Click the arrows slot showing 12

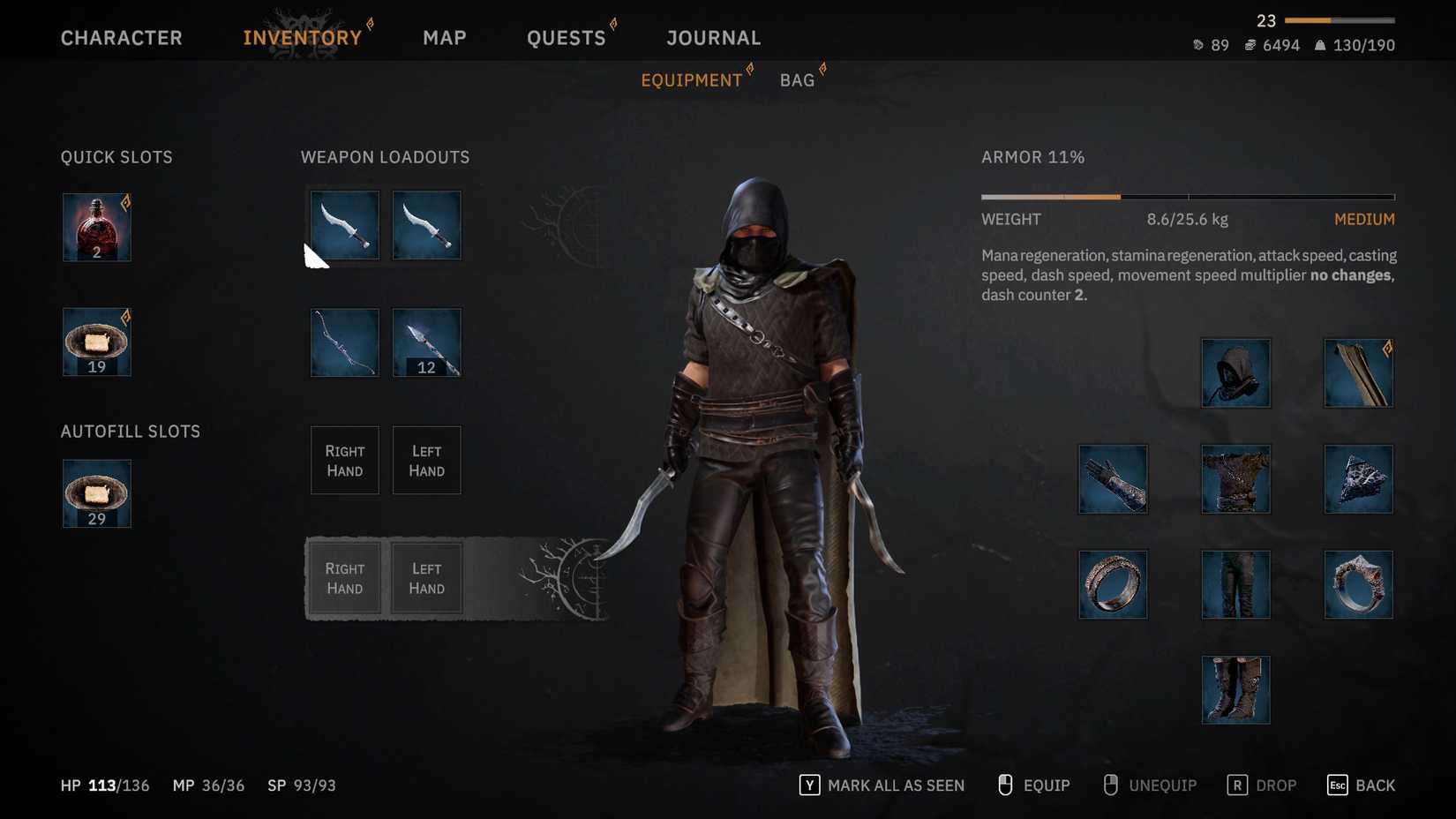pyautogui.click(x=426, y=342)
